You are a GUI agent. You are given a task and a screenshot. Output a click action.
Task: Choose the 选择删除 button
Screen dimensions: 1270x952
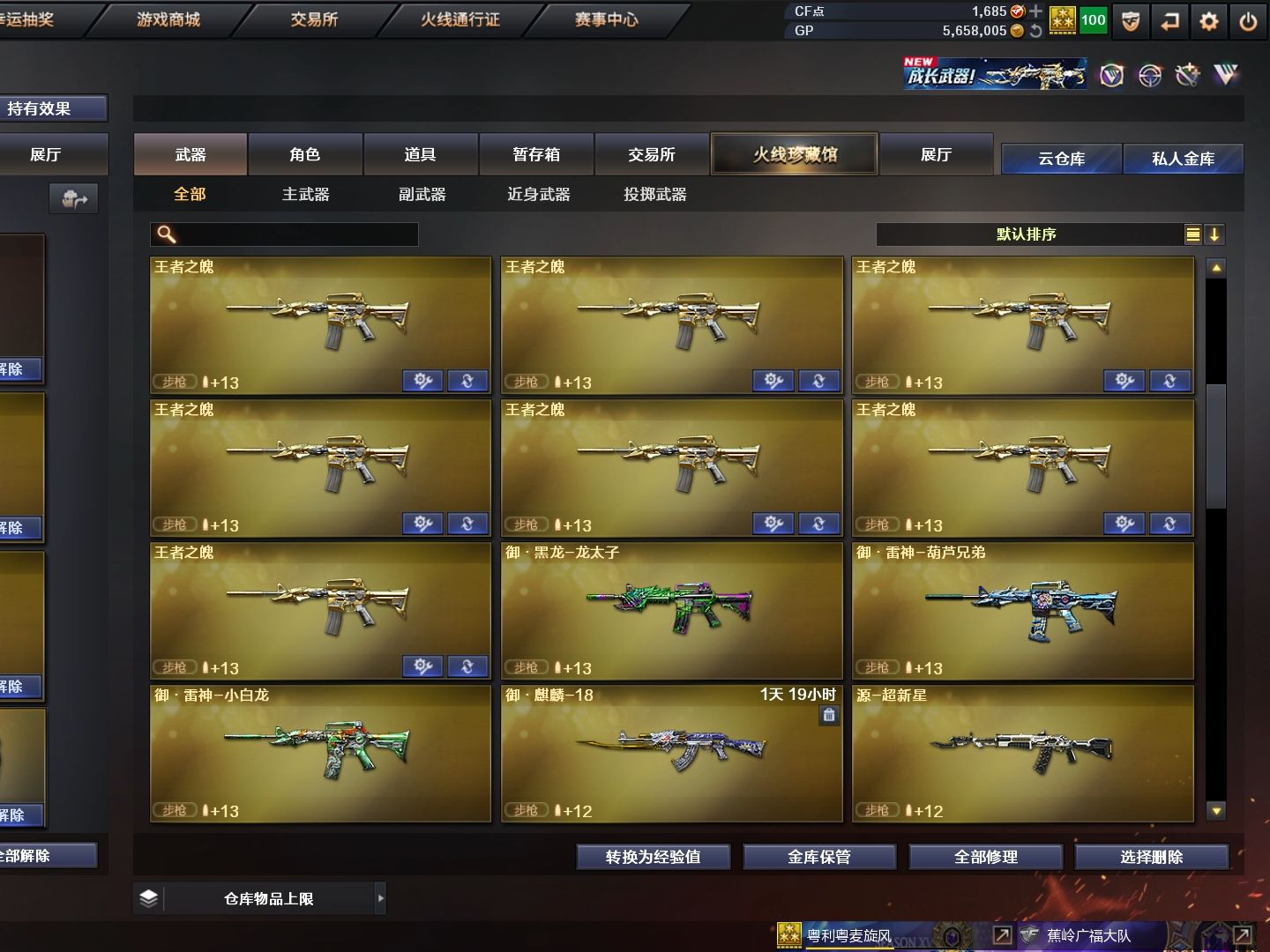[x=1151, y=857]
